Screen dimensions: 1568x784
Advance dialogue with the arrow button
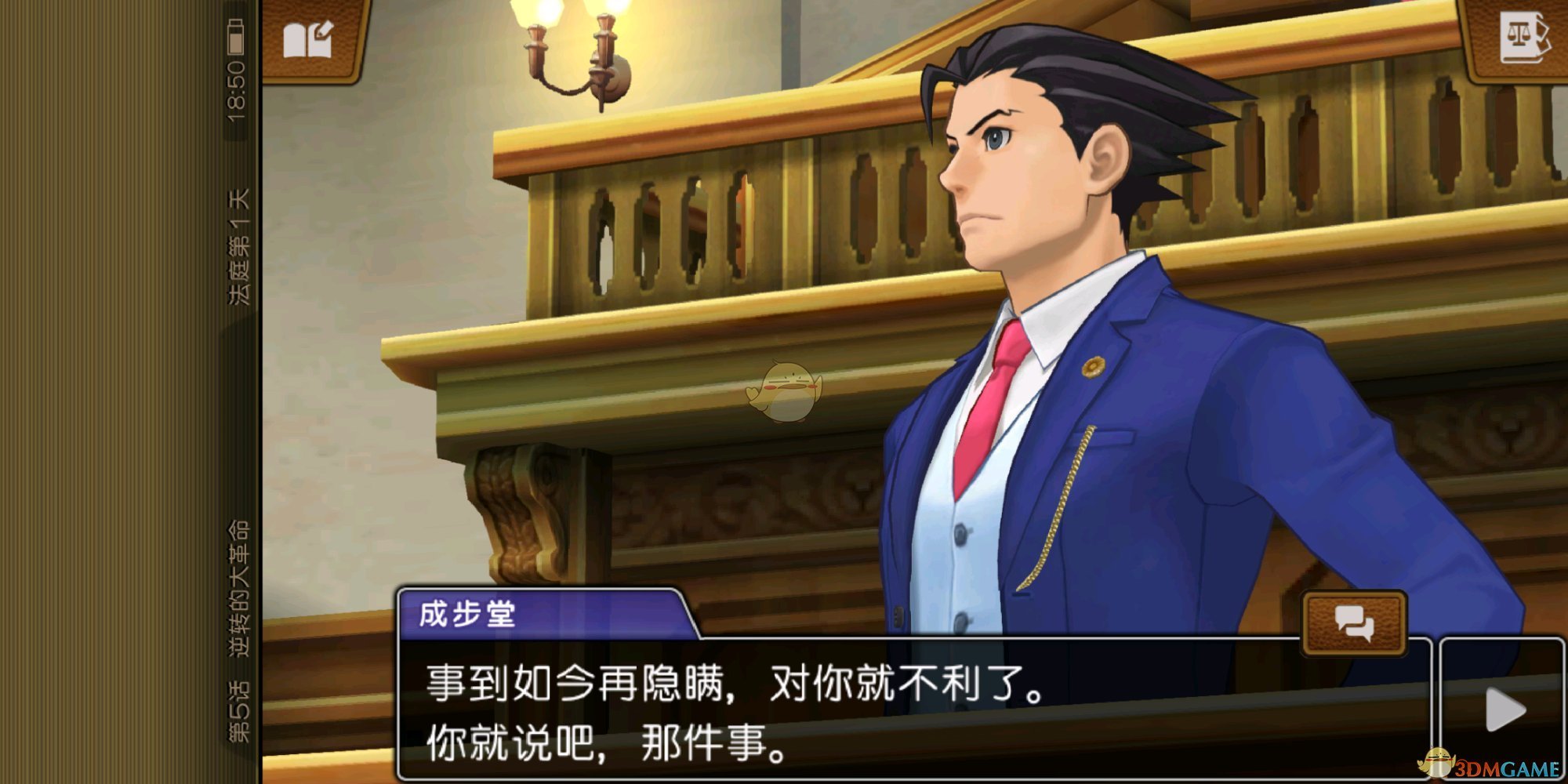pyautogui.click(x=1504, y=710)
